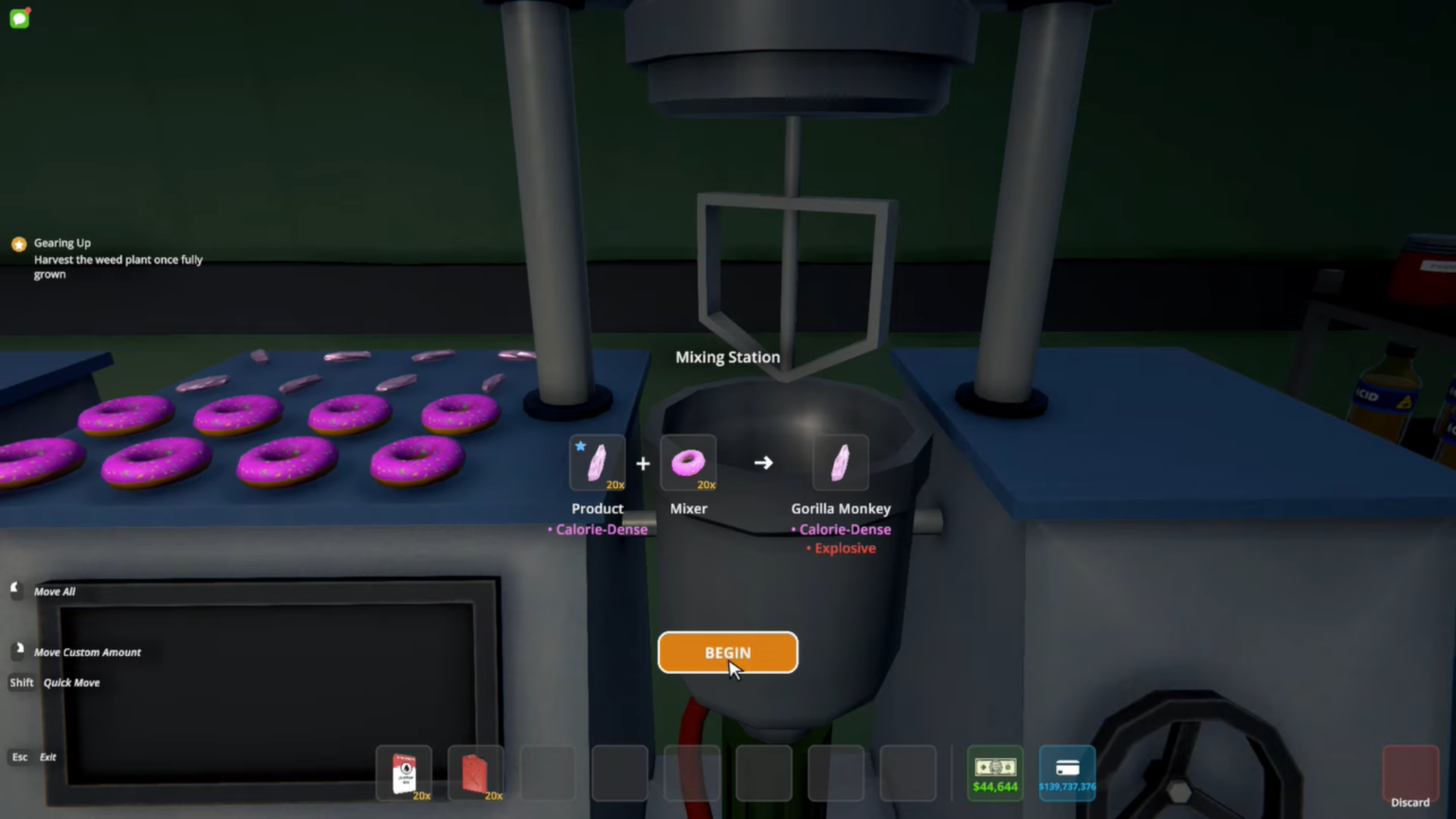Select the blue credit card balance icon
1456x819 pixels.
[1067, 773]
